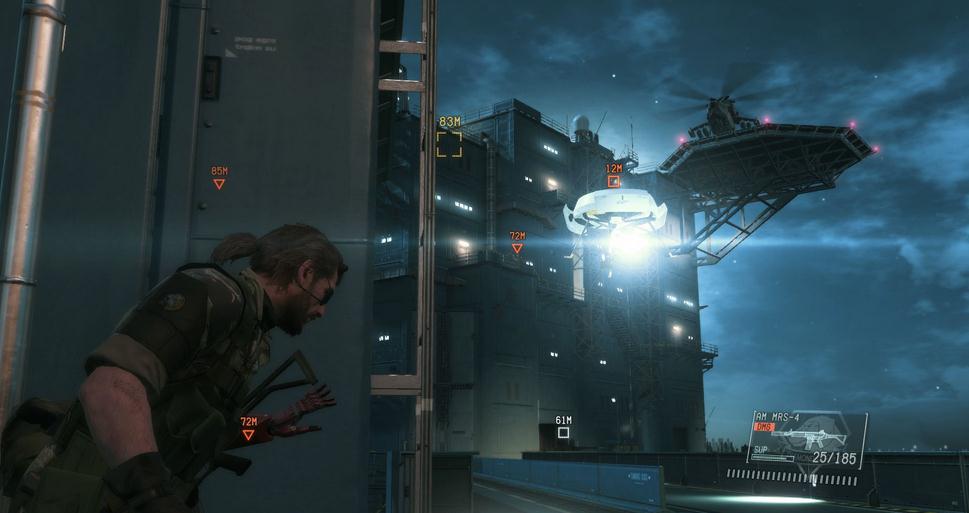Click the white 61M square marker
The height and width of the screenshot is (513, 969).
pos(564,433)
